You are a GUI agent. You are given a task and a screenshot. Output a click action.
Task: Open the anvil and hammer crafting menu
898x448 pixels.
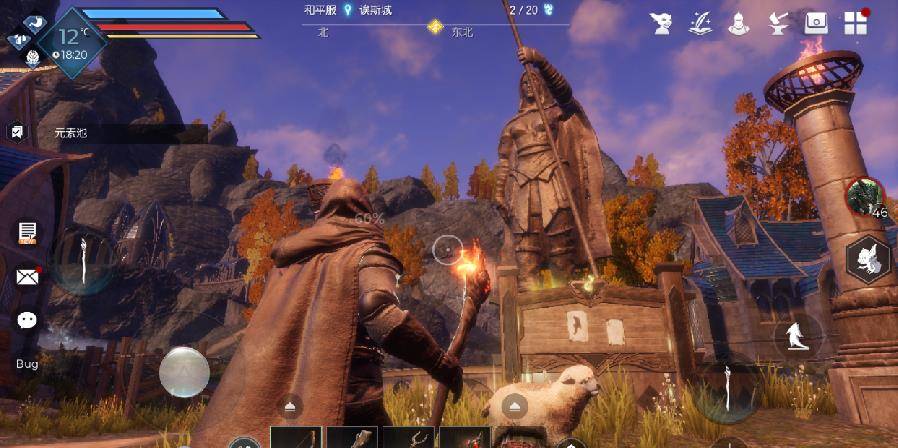[x=777, y=22]
